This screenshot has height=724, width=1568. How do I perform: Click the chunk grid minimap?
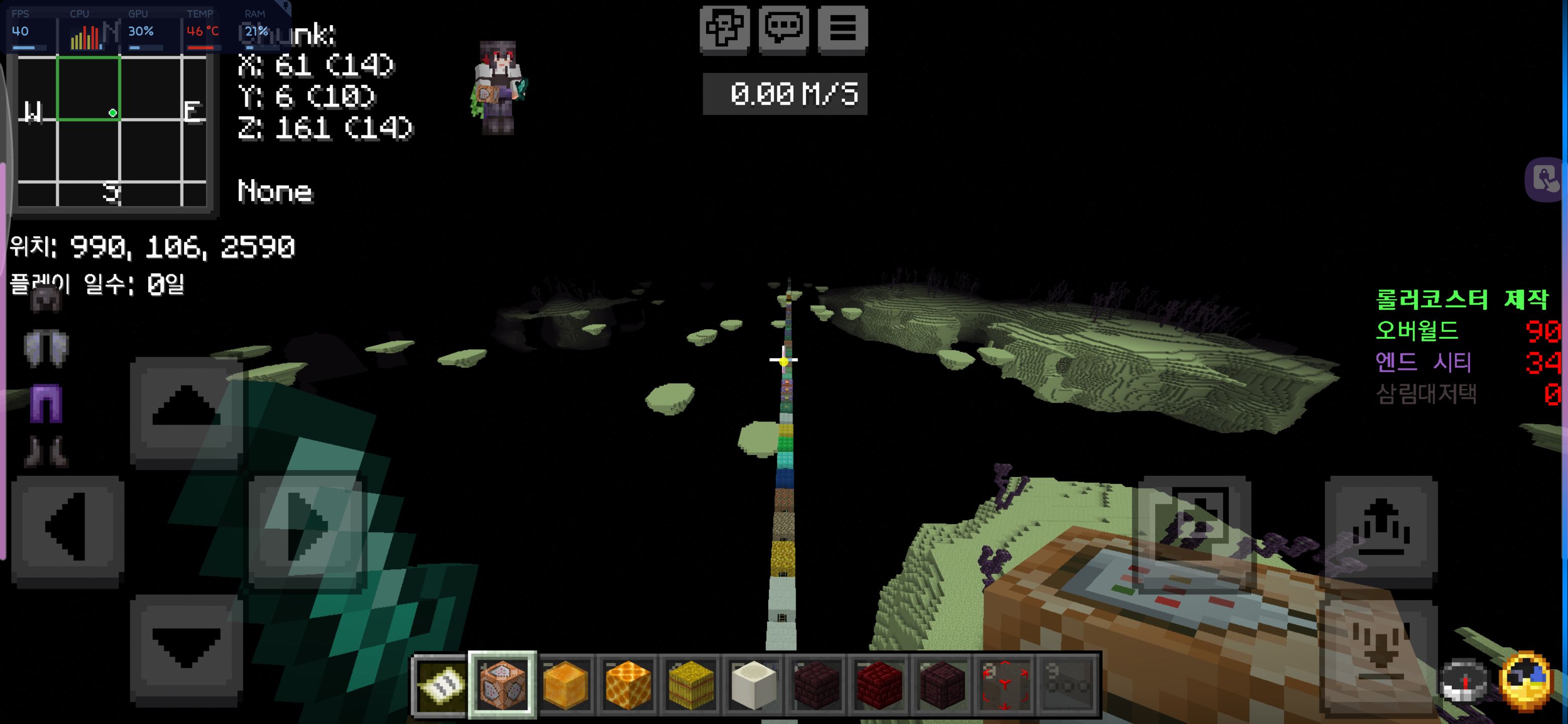point(113,131)
